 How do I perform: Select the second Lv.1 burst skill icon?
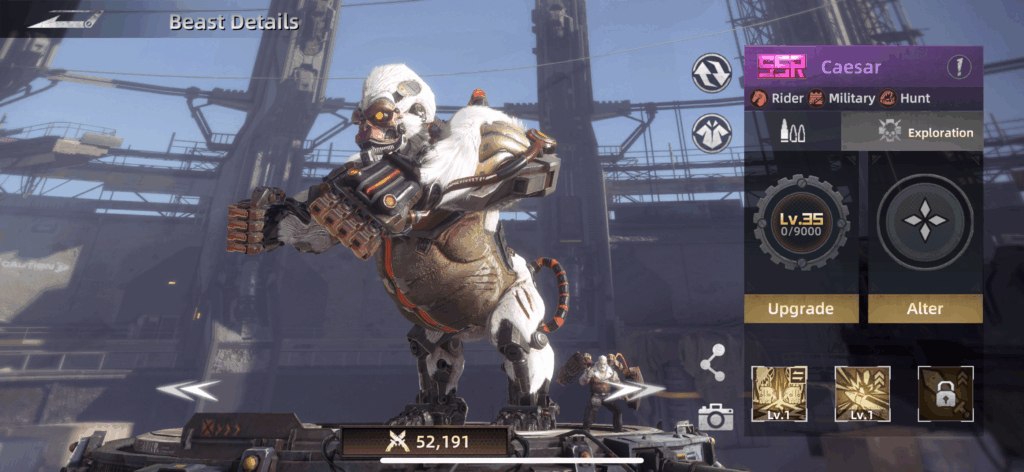[x=862, y=393]
